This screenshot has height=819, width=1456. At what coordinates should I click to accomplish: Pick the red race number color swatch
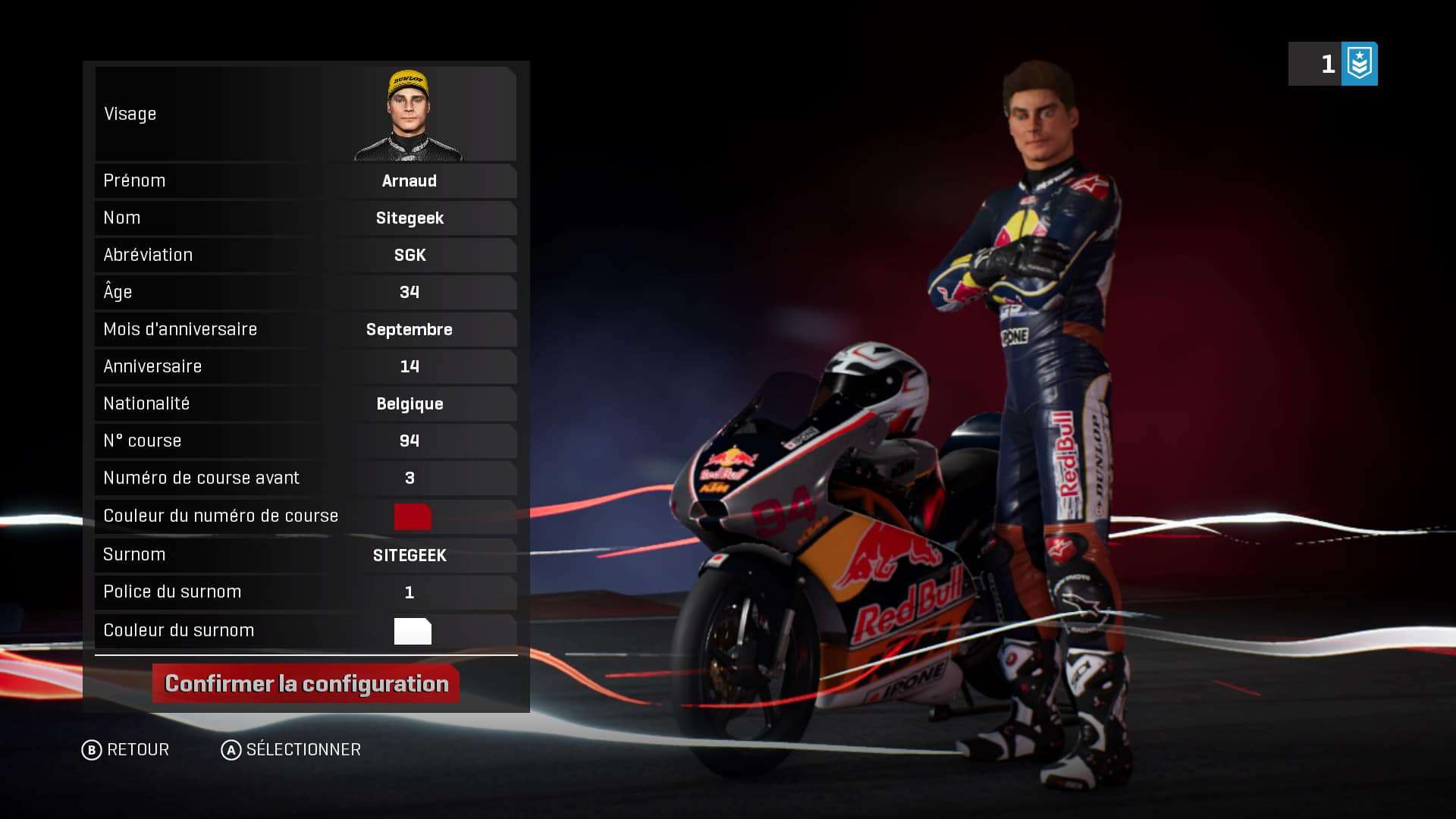[x=413, y=516]
